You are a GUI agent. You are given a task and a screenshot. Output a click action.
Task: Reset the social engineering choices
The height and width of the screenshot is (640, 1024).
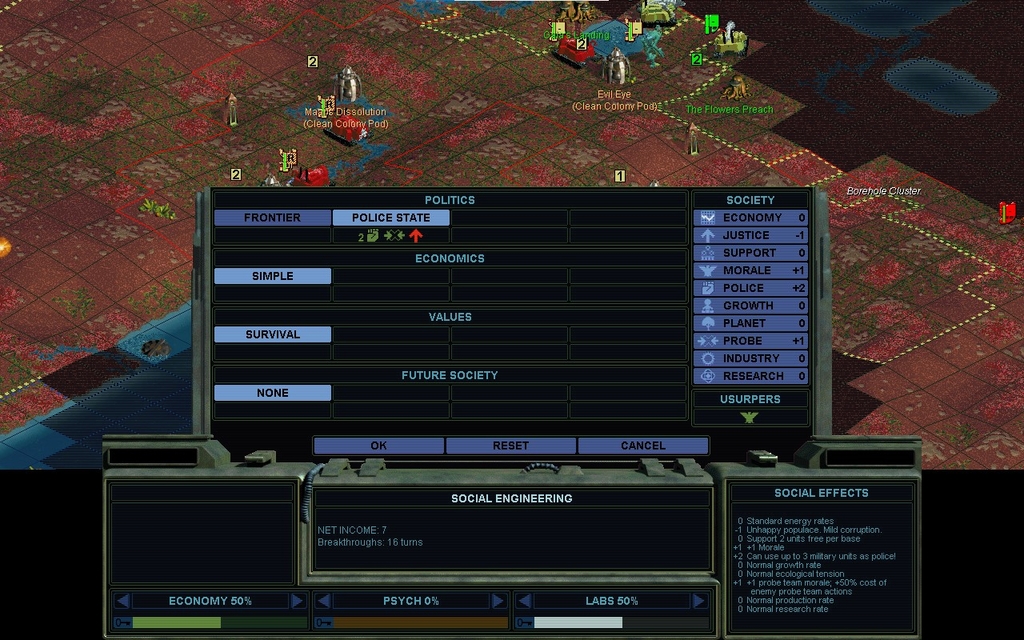510,446
